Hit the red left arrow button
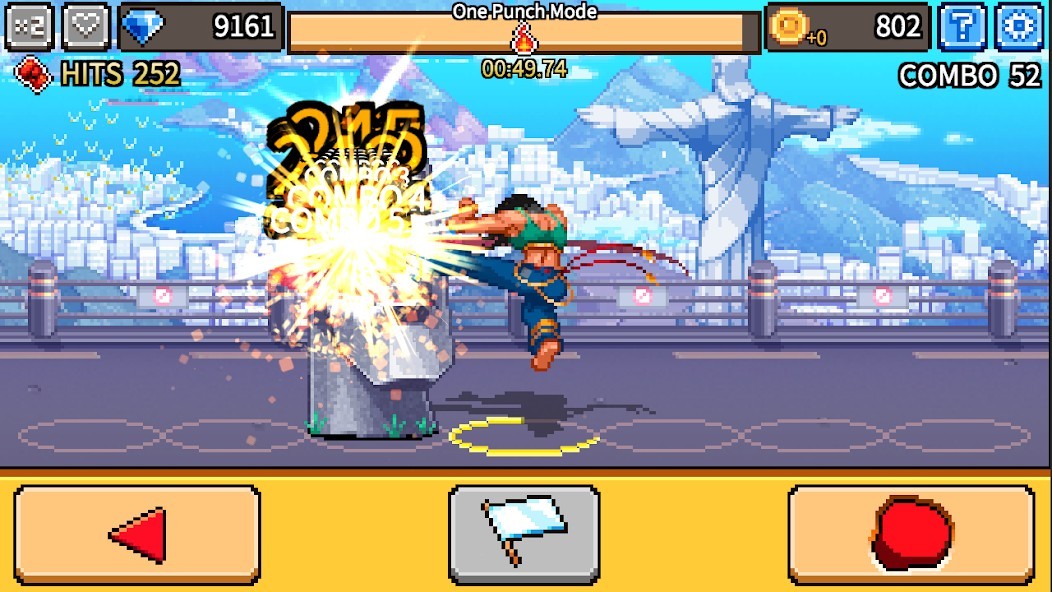Image resolution: width=1052 pixels, height=592 pixels. click(x=137, y=535)
